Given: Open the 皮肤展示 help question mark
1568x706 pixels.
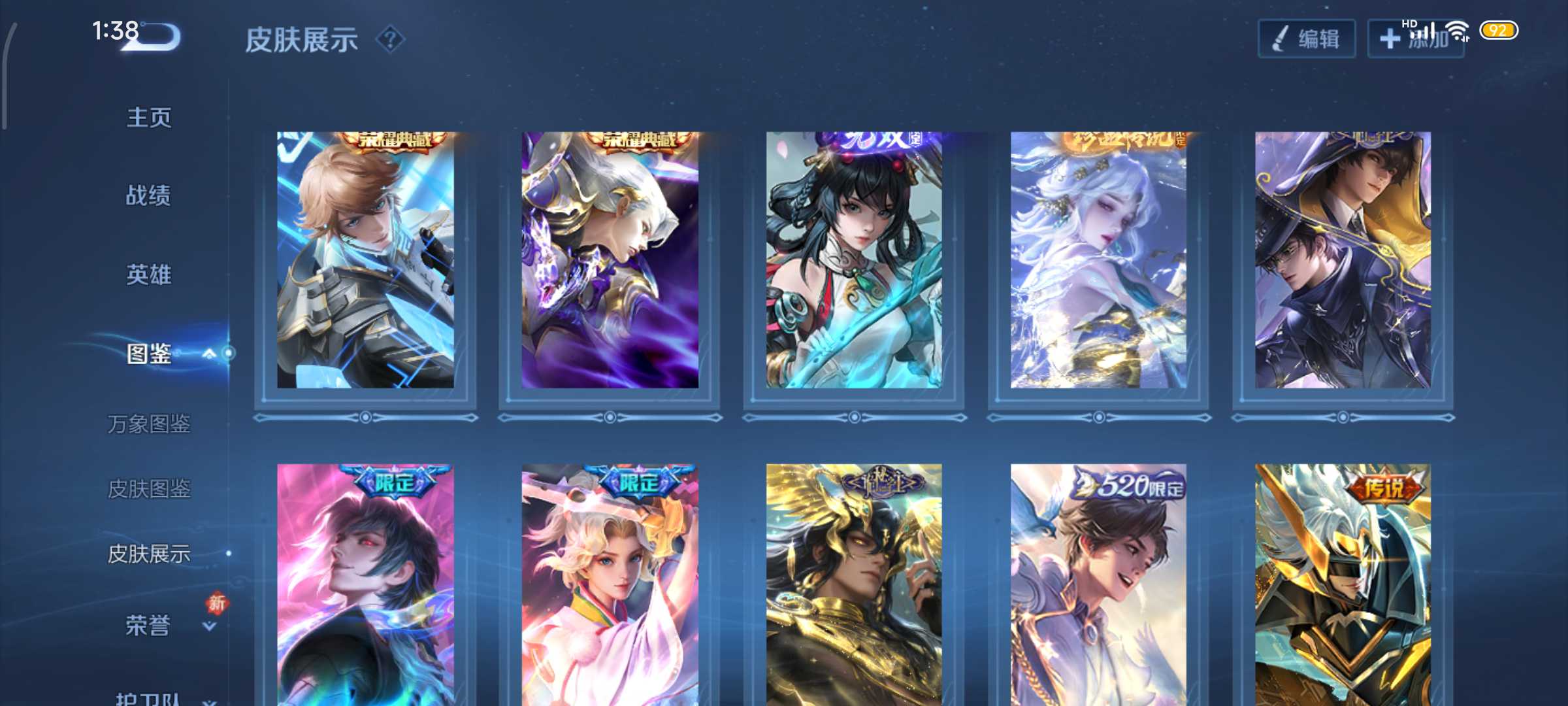Looking at the screenshot, I should (391, 40).
